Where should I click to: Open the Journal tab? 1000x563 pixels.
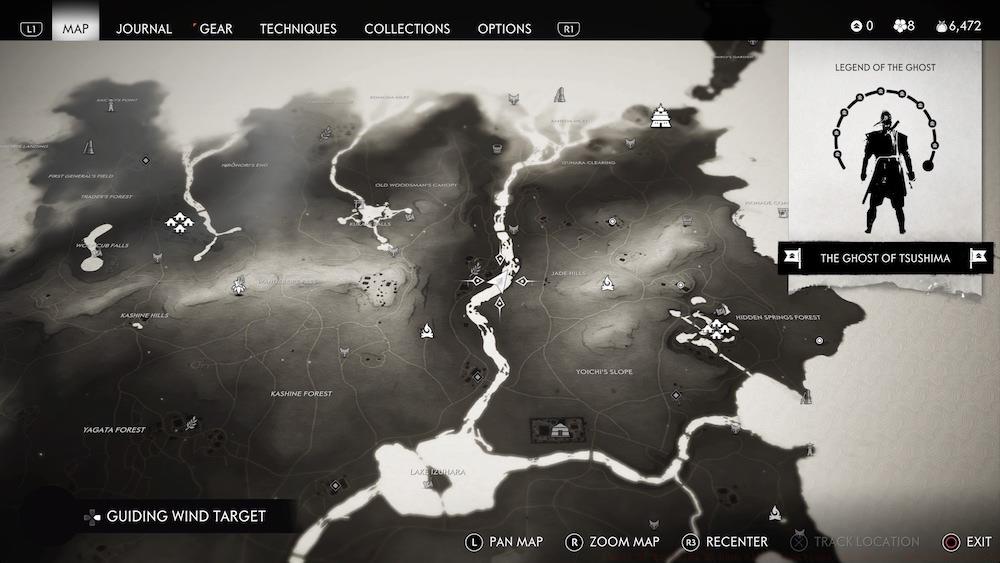tap(144, 28)
